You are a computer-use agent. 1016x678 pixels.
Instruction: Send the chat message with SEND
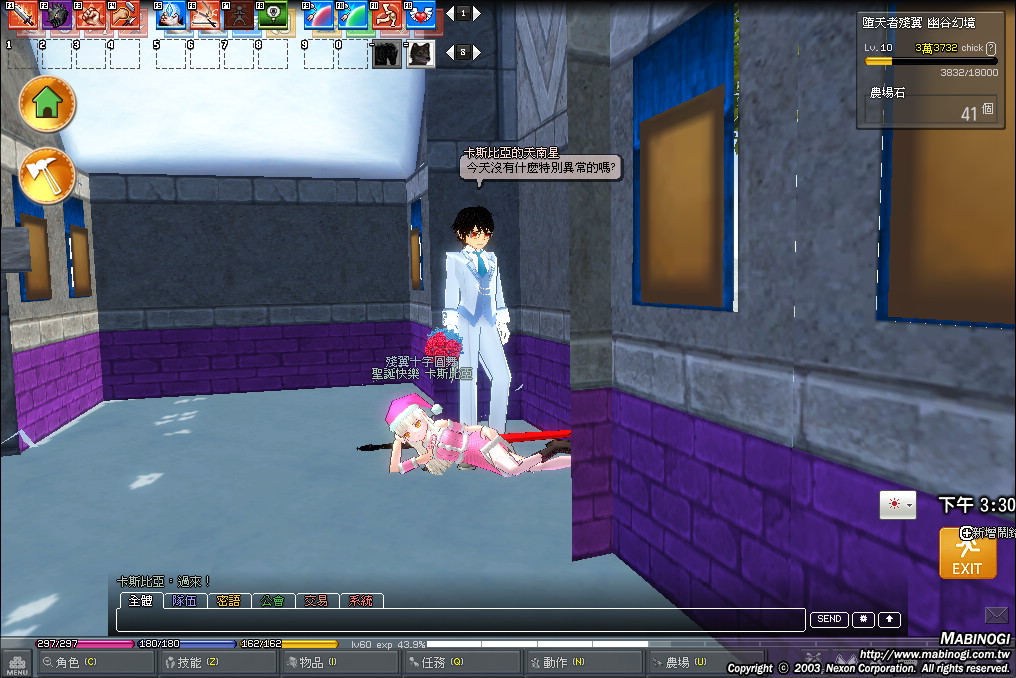pos(829,620)
